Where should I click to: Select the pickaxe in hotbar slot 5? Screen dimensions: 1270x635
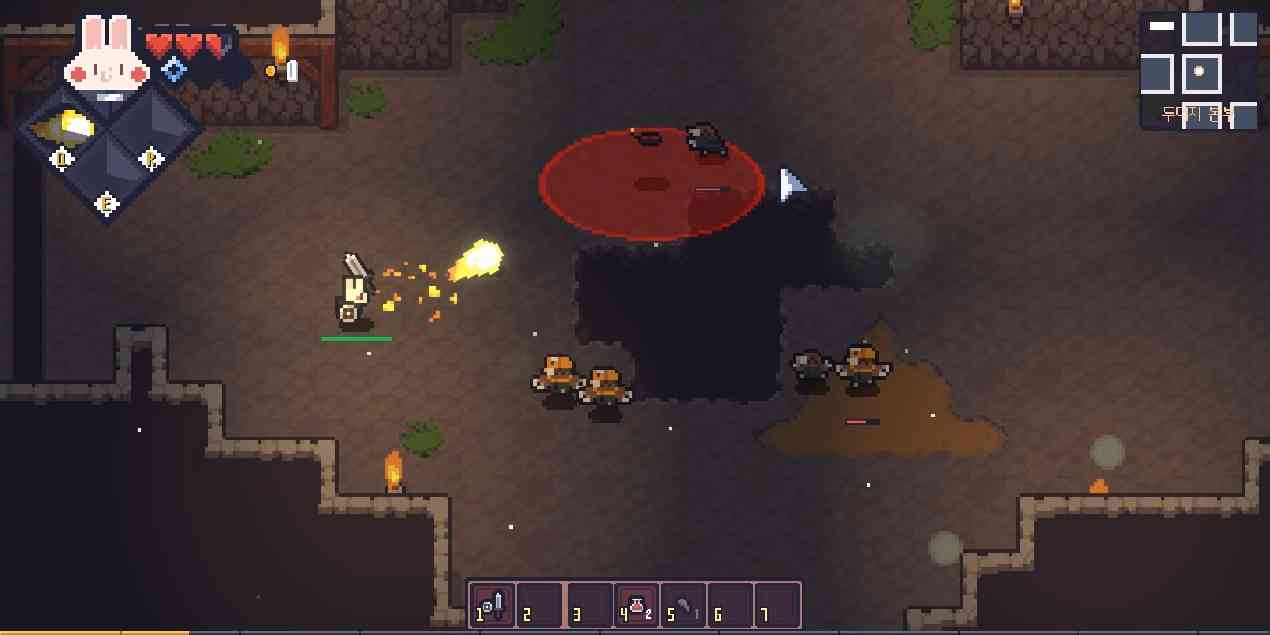tap(683, 605)
